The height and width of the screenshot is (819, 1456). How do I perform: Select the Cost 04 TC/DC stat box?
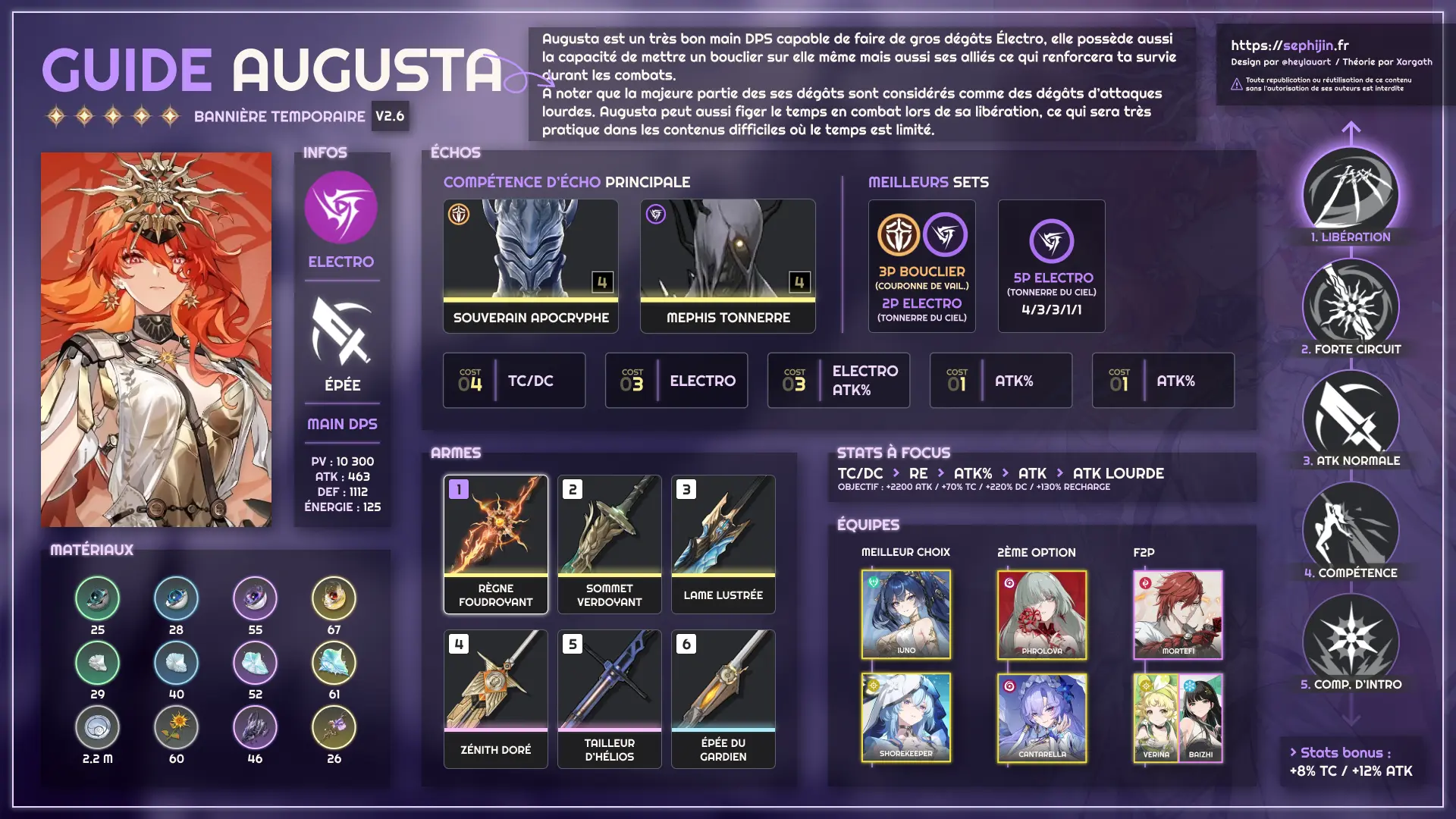pyautogui.click(x=513, y=381)
